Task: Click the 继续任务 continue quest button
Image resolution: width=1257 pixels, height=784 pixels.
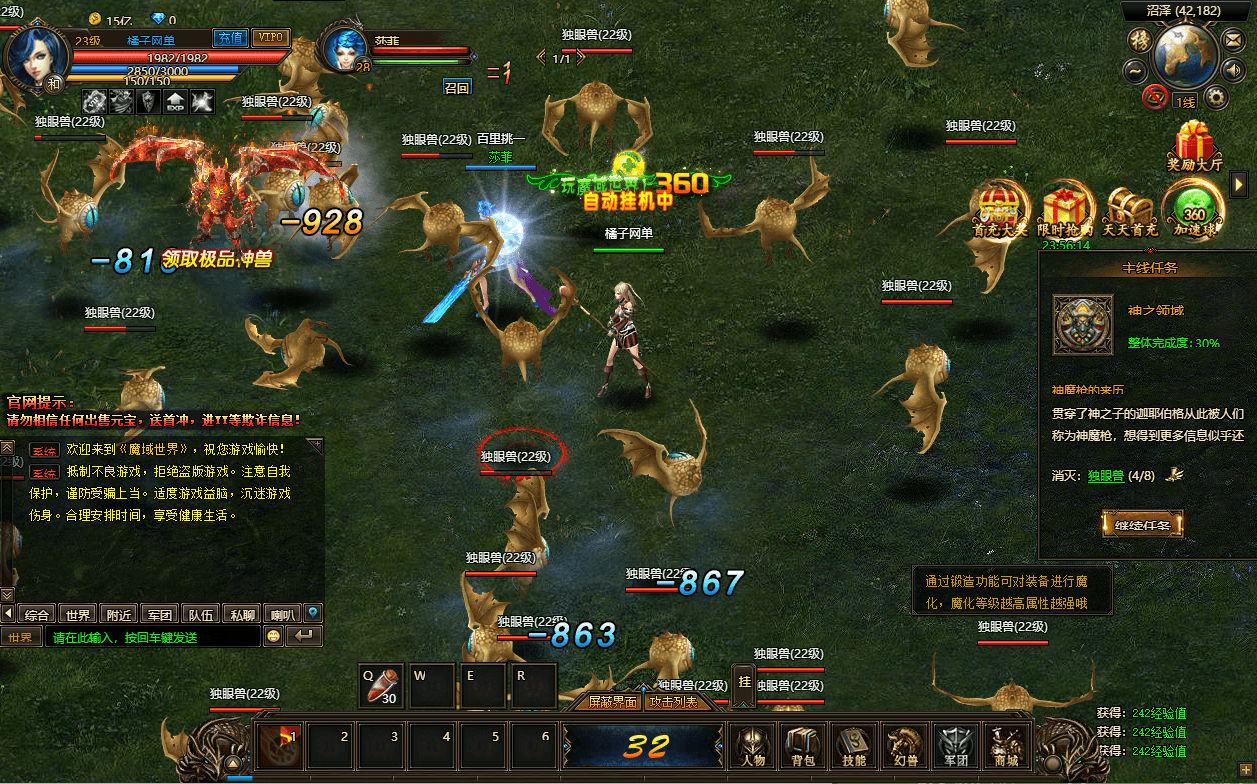Action: click(x=1142, y=524)
